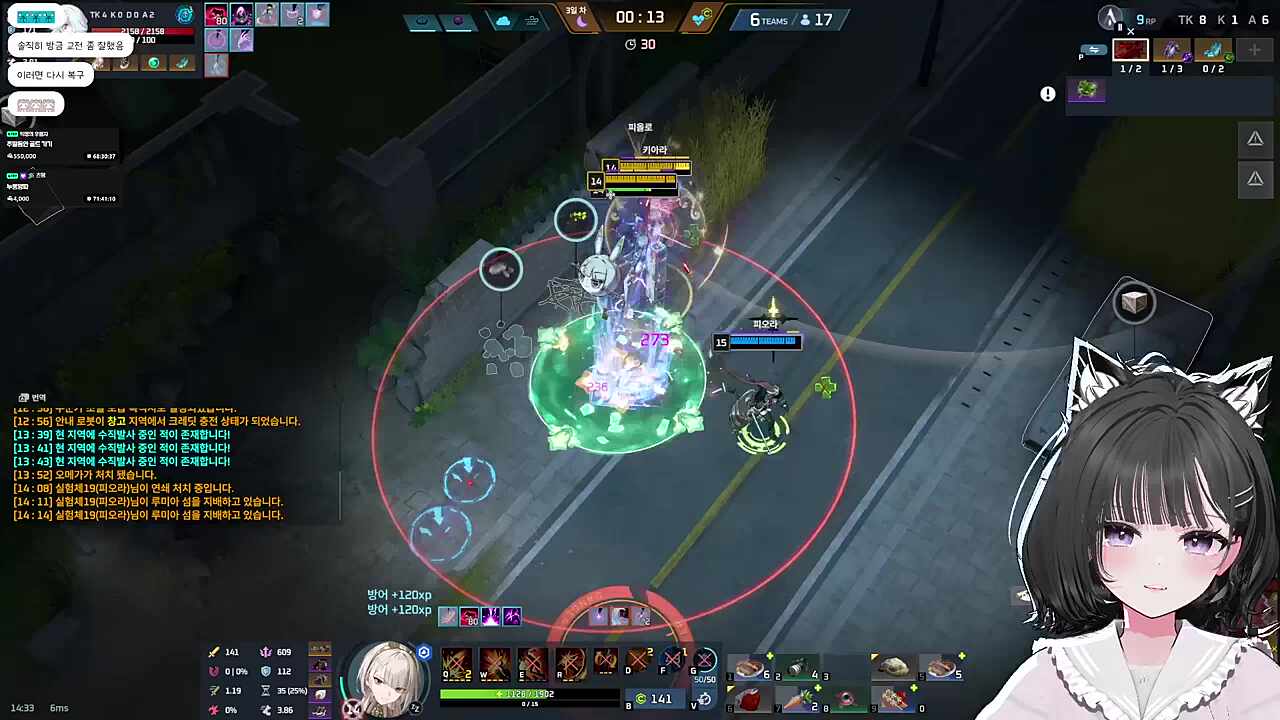Activate the R ultimate skill icon
This screenshot has width=1280, height=720.
click(x=570, y=662)
